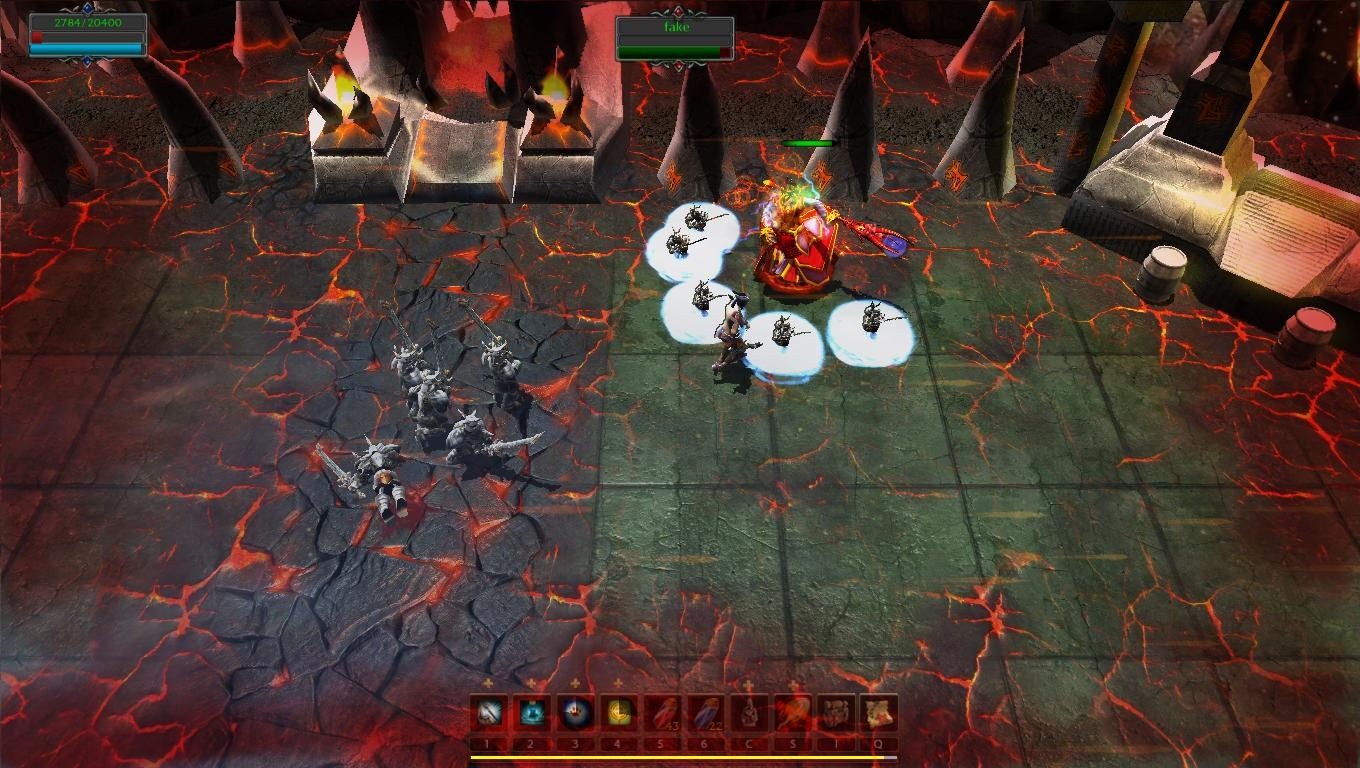1360x768 pixels.
Task: Drink the blue mana potion in slot 6
Action: [705, 713]
